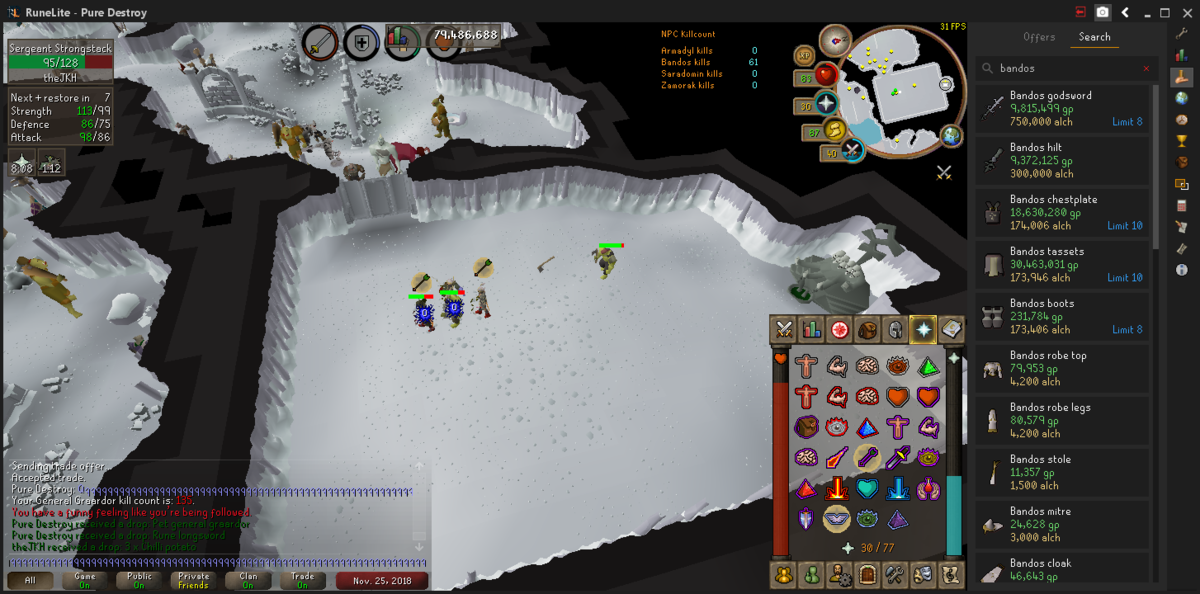
Task: Click the XP drops orb
Action: click(x=805, y=56)
